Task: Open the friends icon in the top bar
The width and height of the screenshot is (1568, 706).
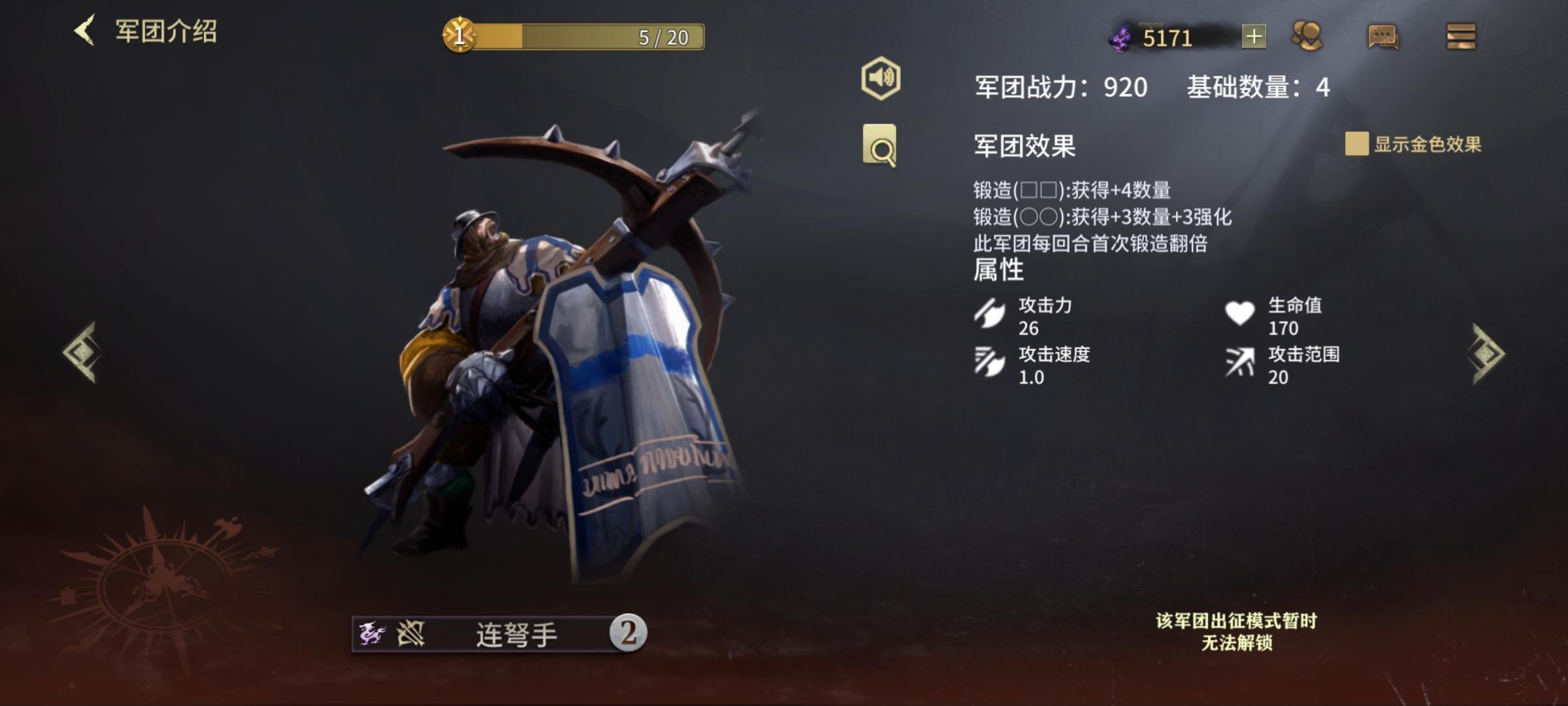Action: 1307,37
